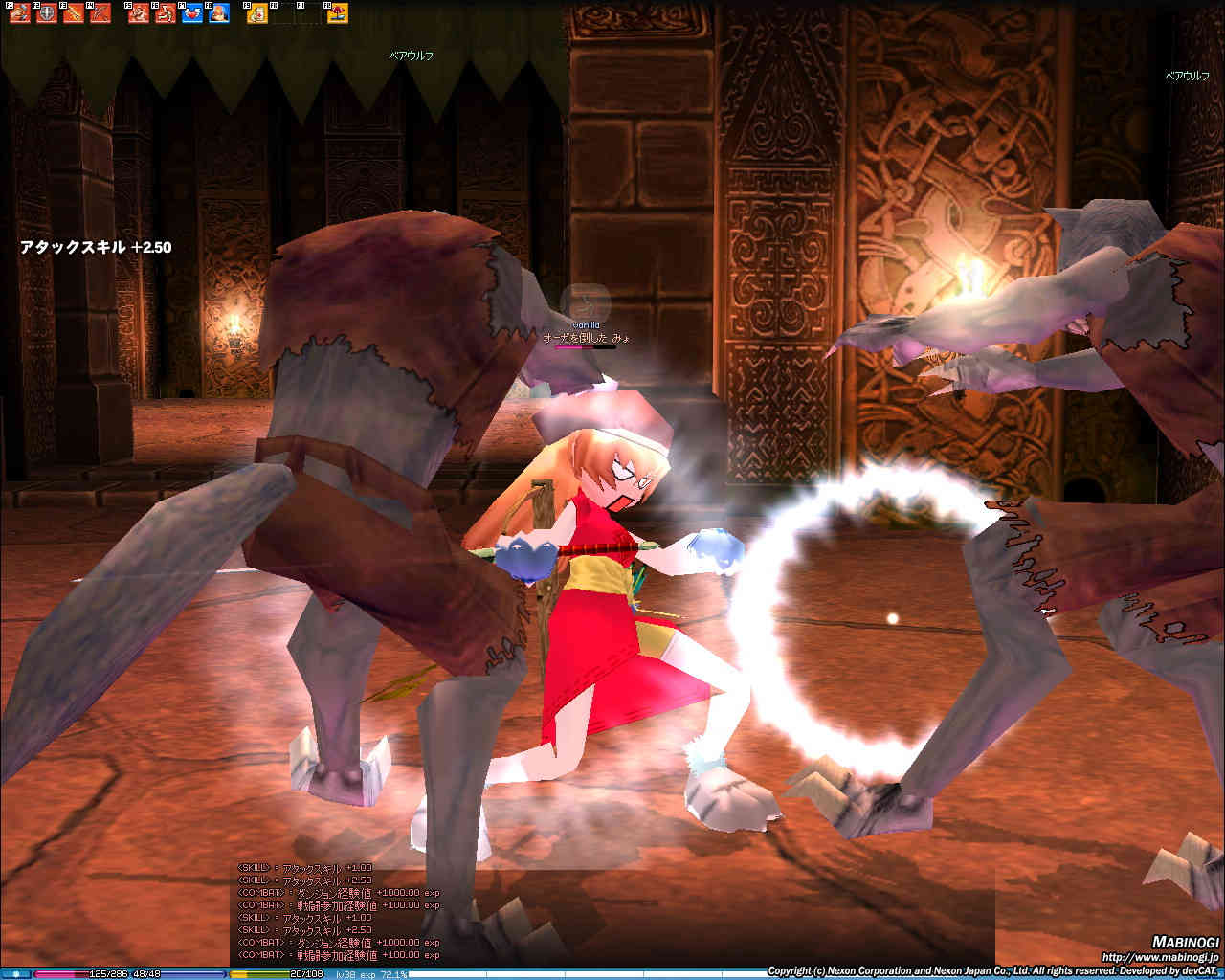Use the F9 first aid skill
Screen dimensions: 1225x980
click(x=257, y=14)
